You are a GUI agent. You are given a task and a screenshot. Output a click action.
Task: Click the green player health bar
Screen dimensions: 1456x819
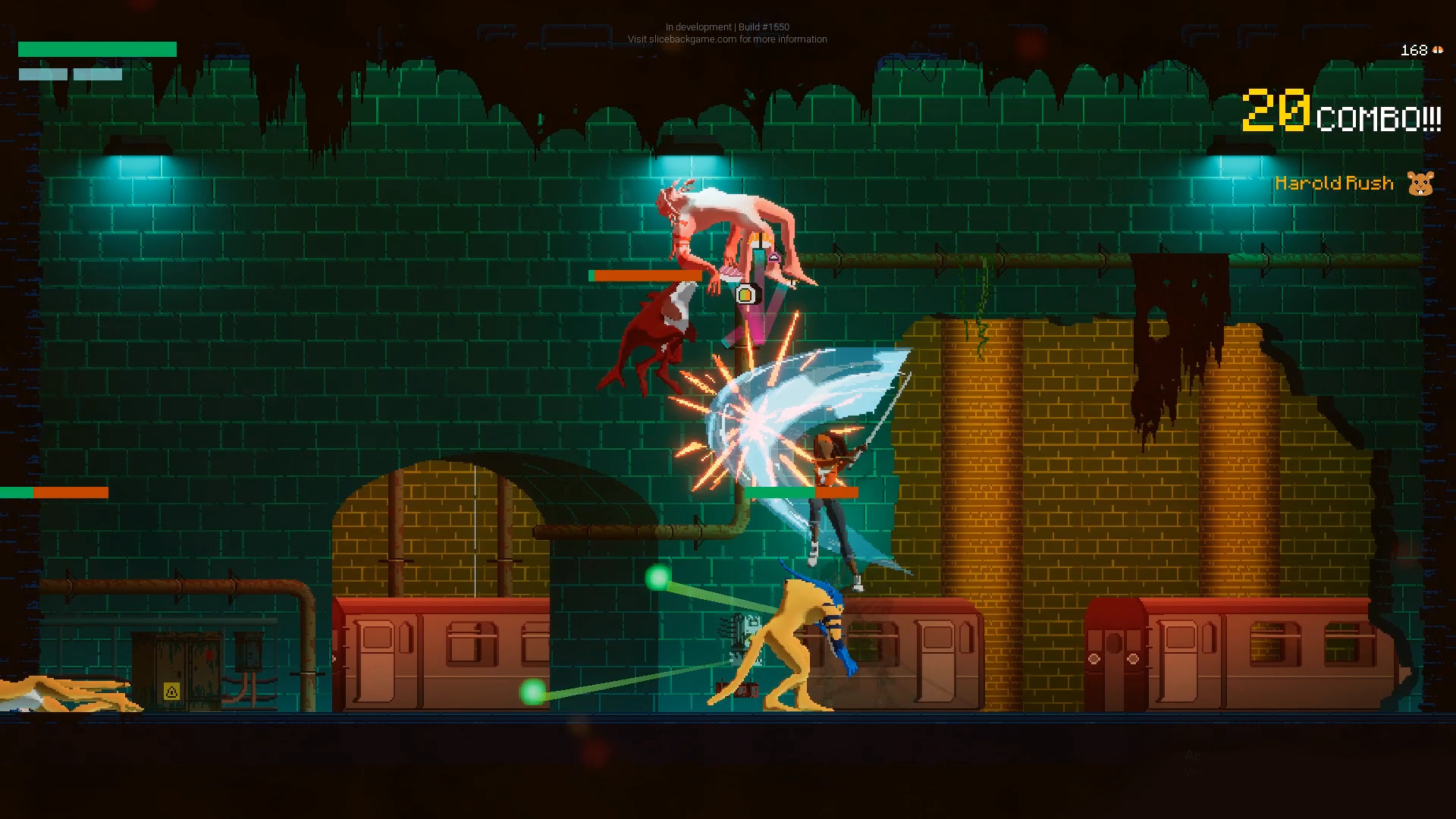(x=96, y=49)
